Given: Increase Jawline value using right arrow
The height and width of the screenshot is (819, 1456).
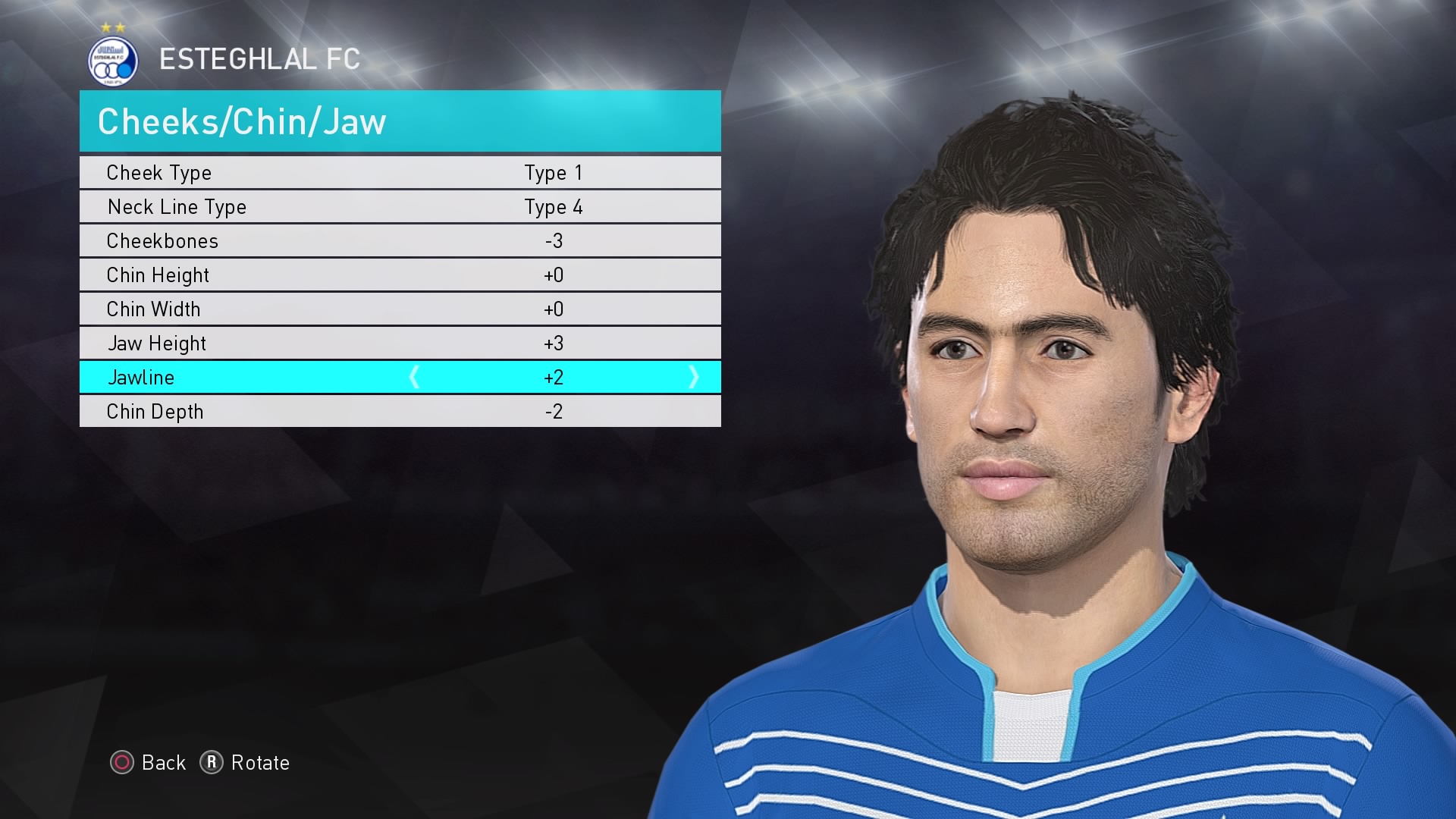Looking at the screenshot, I should coord(694,377).
